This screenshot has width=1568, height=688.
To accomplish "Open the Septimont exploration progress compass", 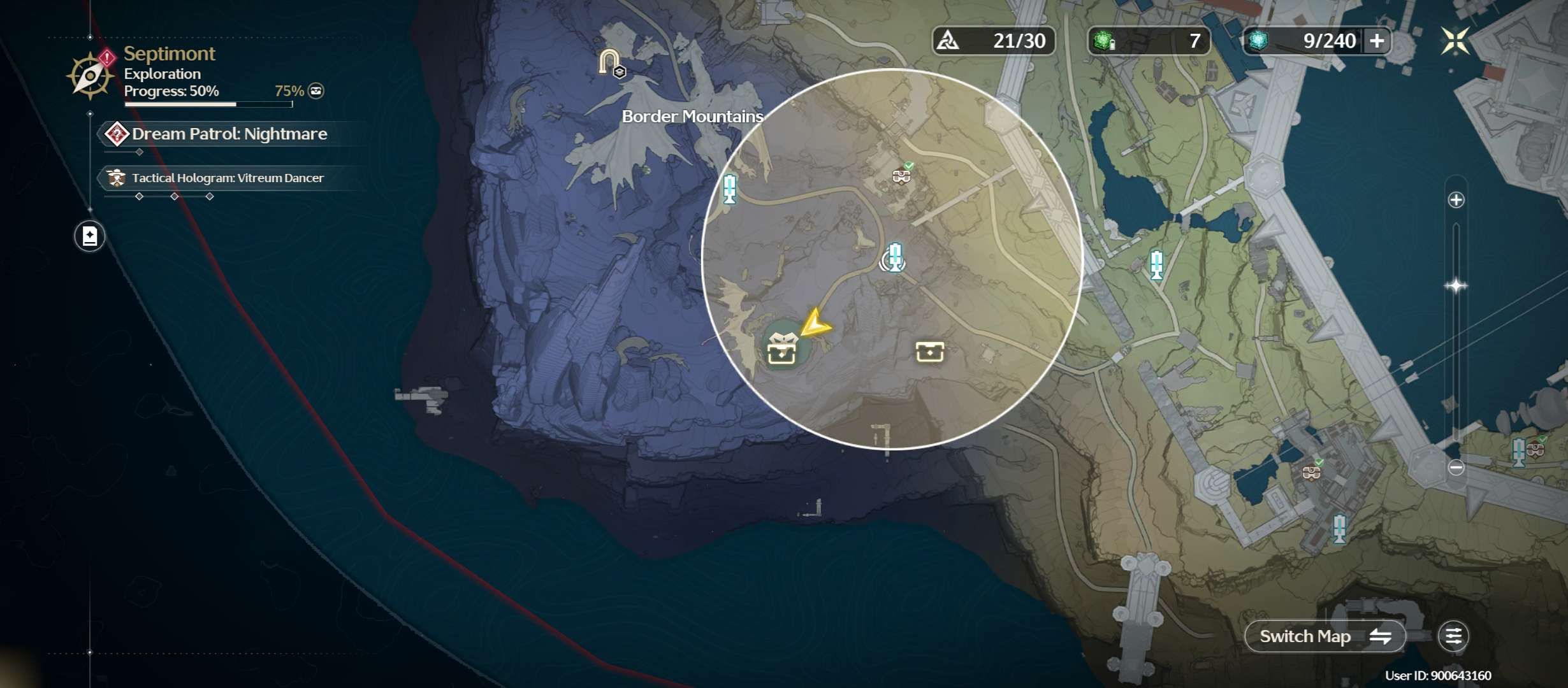I will point(90,76).
